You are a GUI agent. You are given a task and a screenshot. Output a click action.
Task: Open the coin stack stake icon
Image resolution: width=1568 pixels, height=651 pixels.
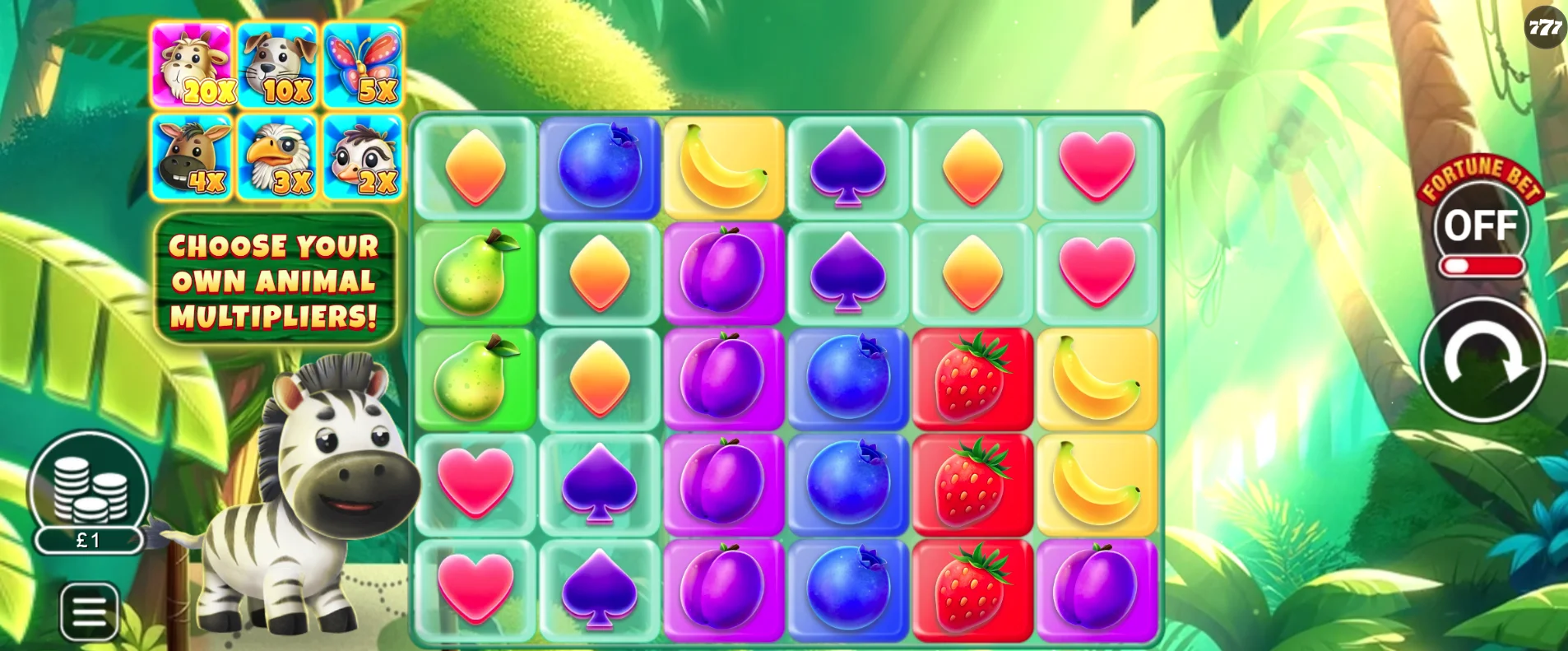[89, 491]
